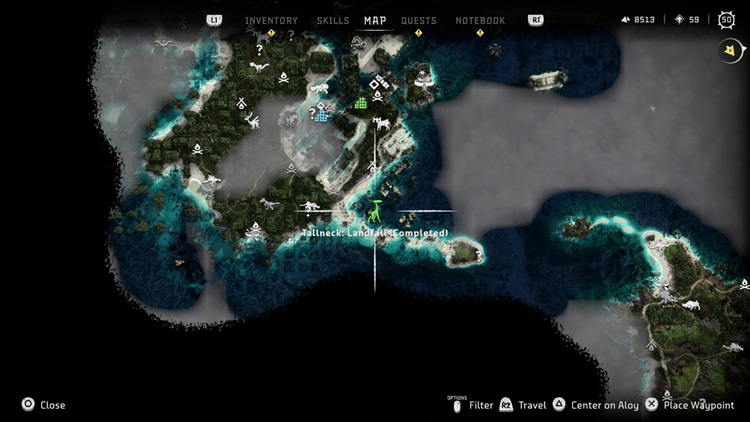Switch to the Inventory tab
The width and height of the screenshot is (750, 422).
click(x=271, y=20)
